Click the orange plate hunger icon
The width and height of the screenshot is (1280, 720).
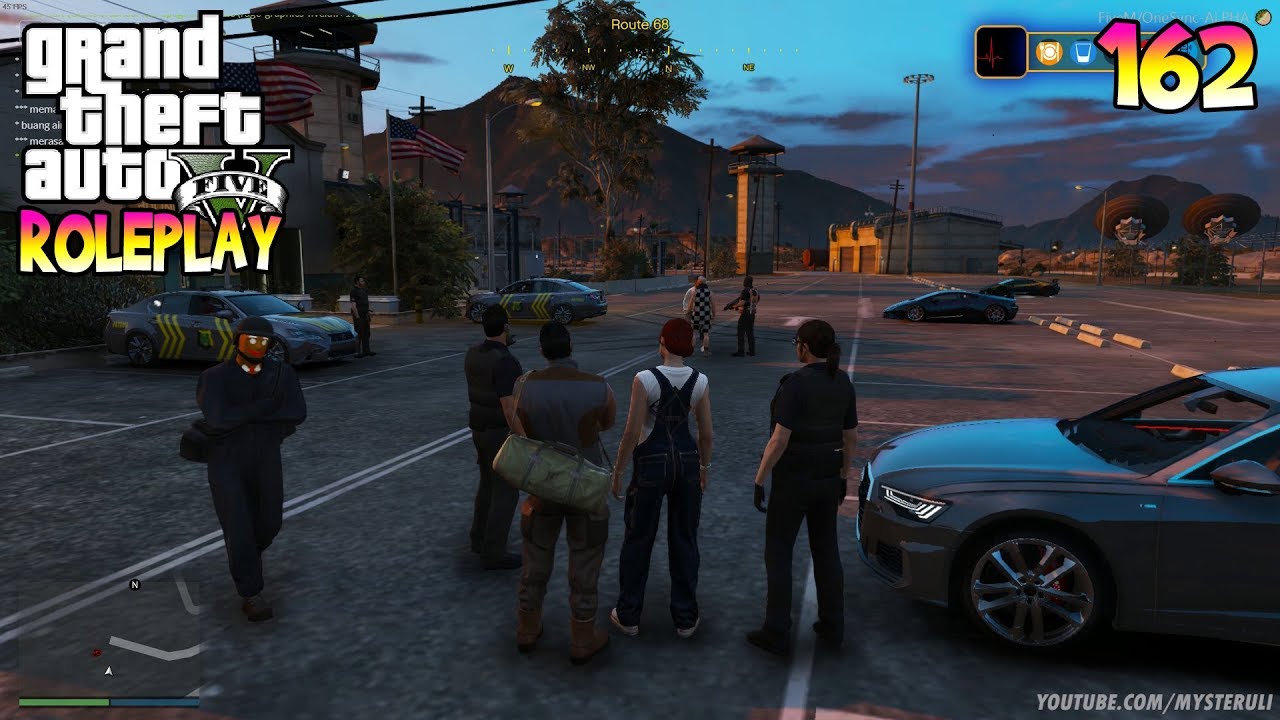point(1048,53)
